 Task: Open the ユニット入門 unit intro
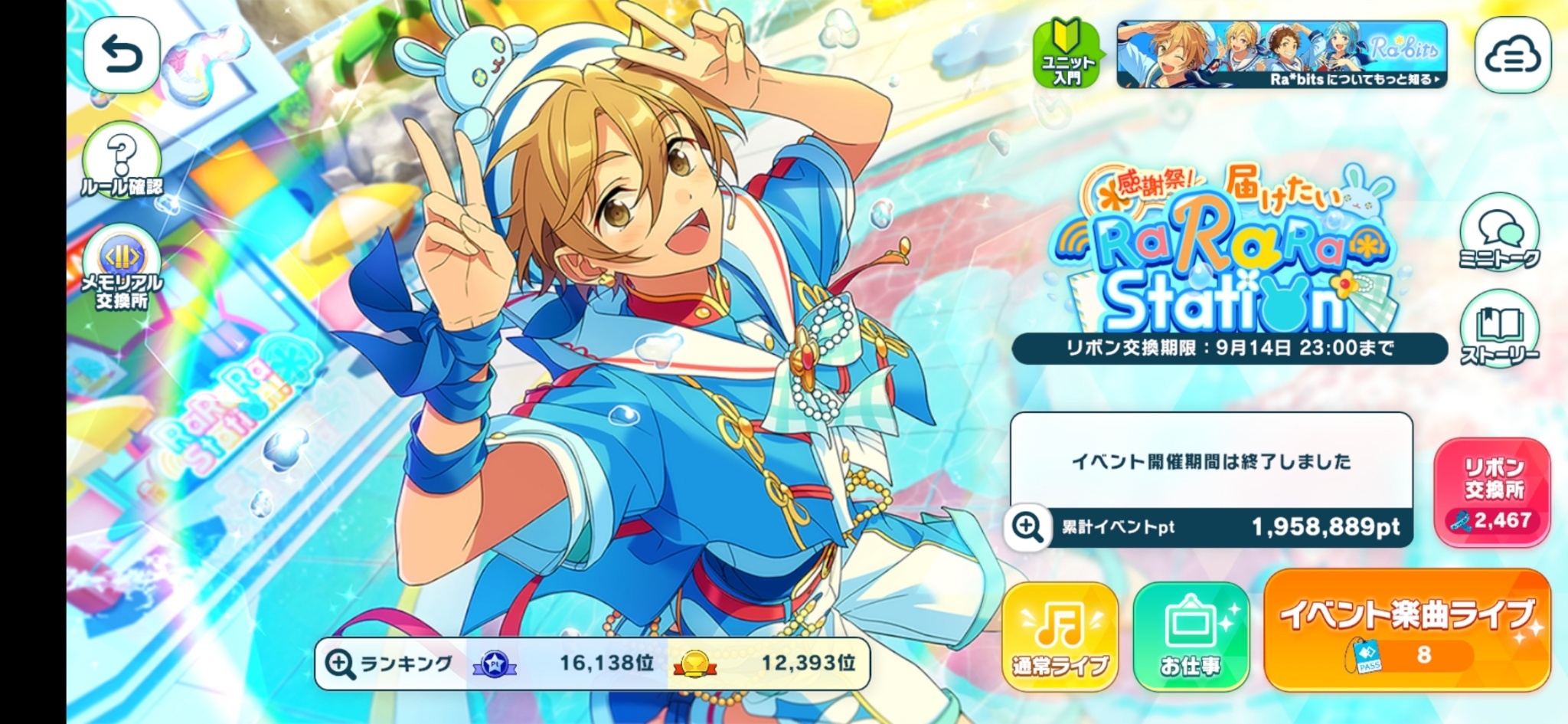[x=1067, y=55]
